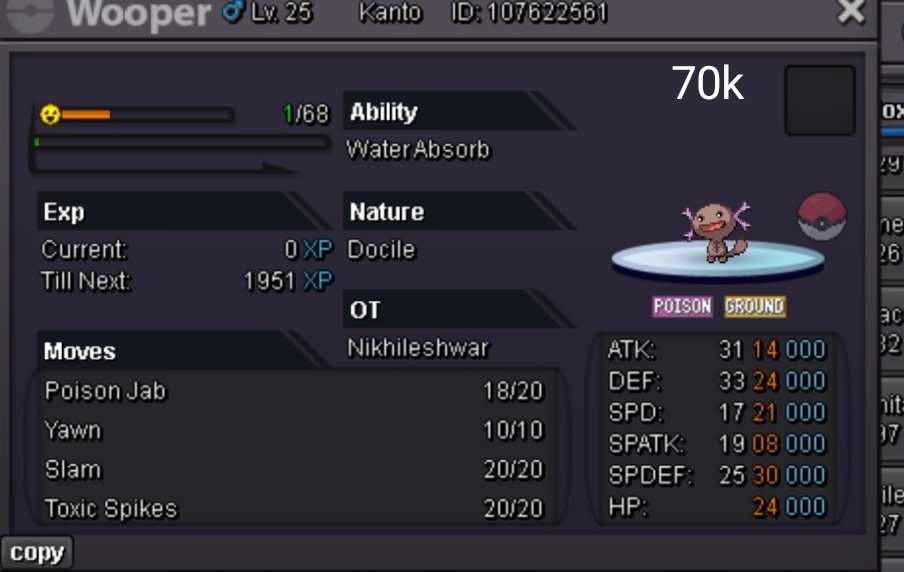Click the copy button
Screen dimensions: 904x572
point(36,553)
